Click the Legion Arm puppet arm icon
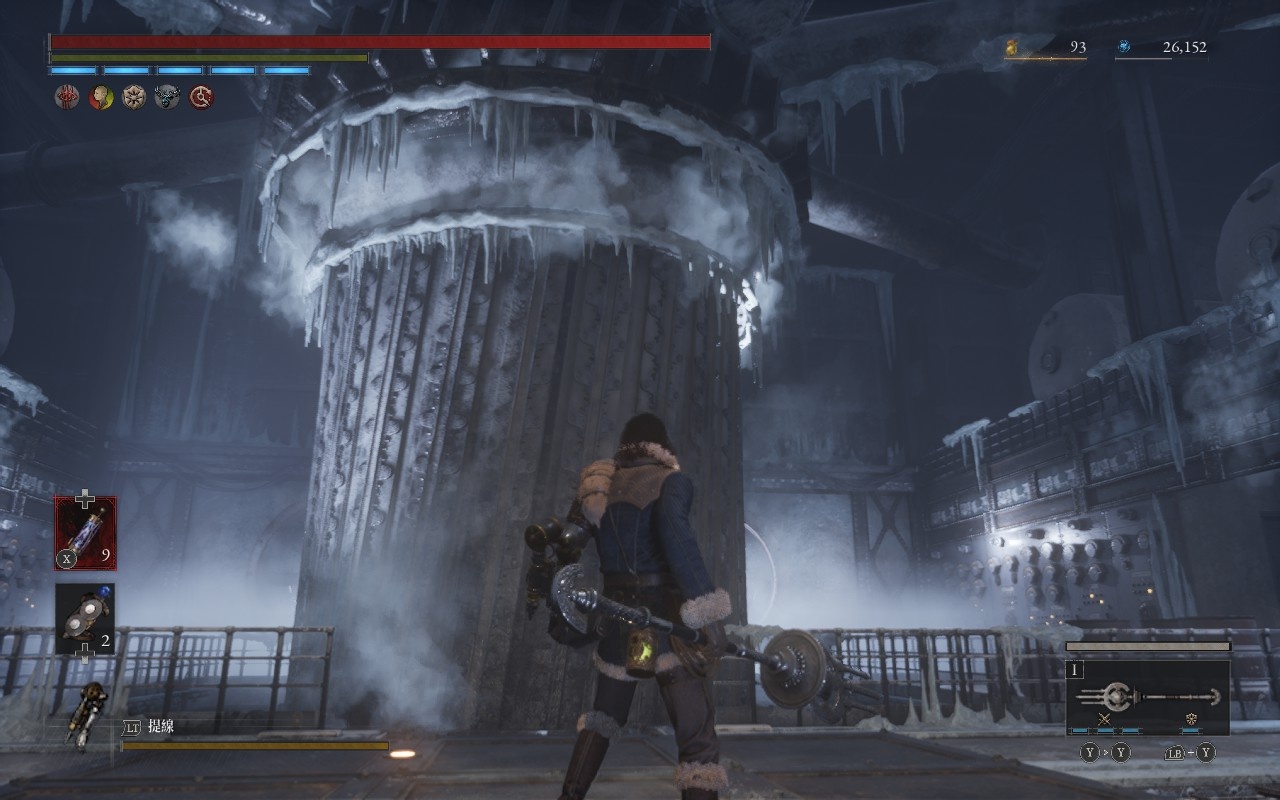 [x=83, y=714]
